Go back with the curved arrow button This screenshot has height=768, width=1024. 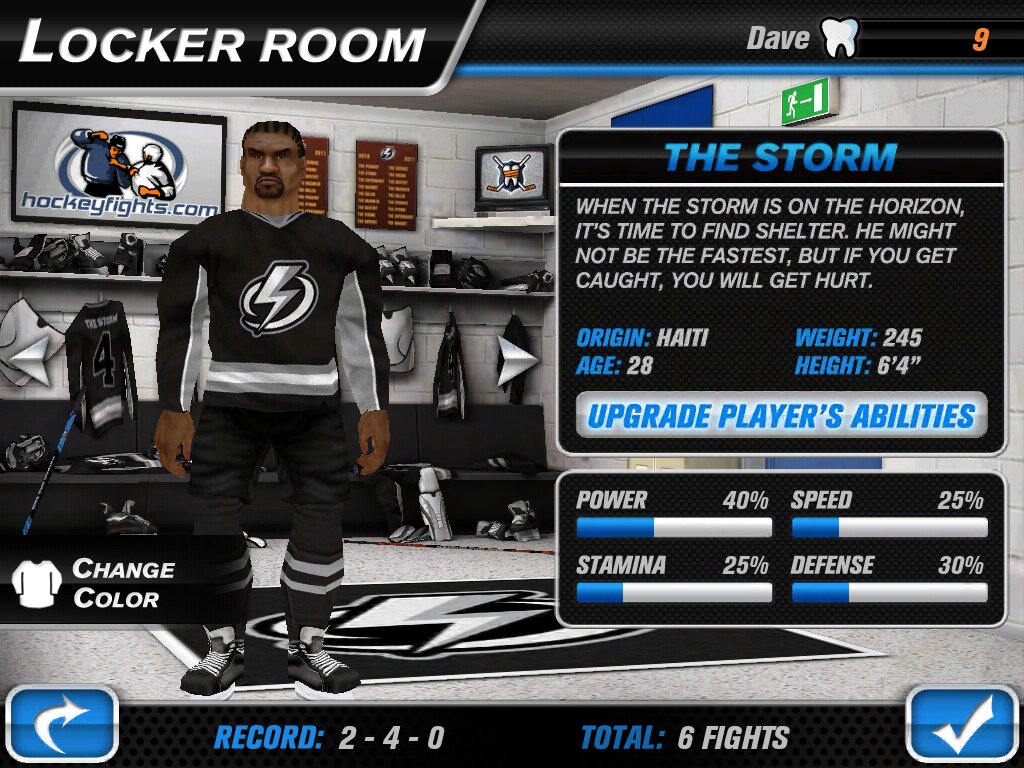[x=61, y=725]
